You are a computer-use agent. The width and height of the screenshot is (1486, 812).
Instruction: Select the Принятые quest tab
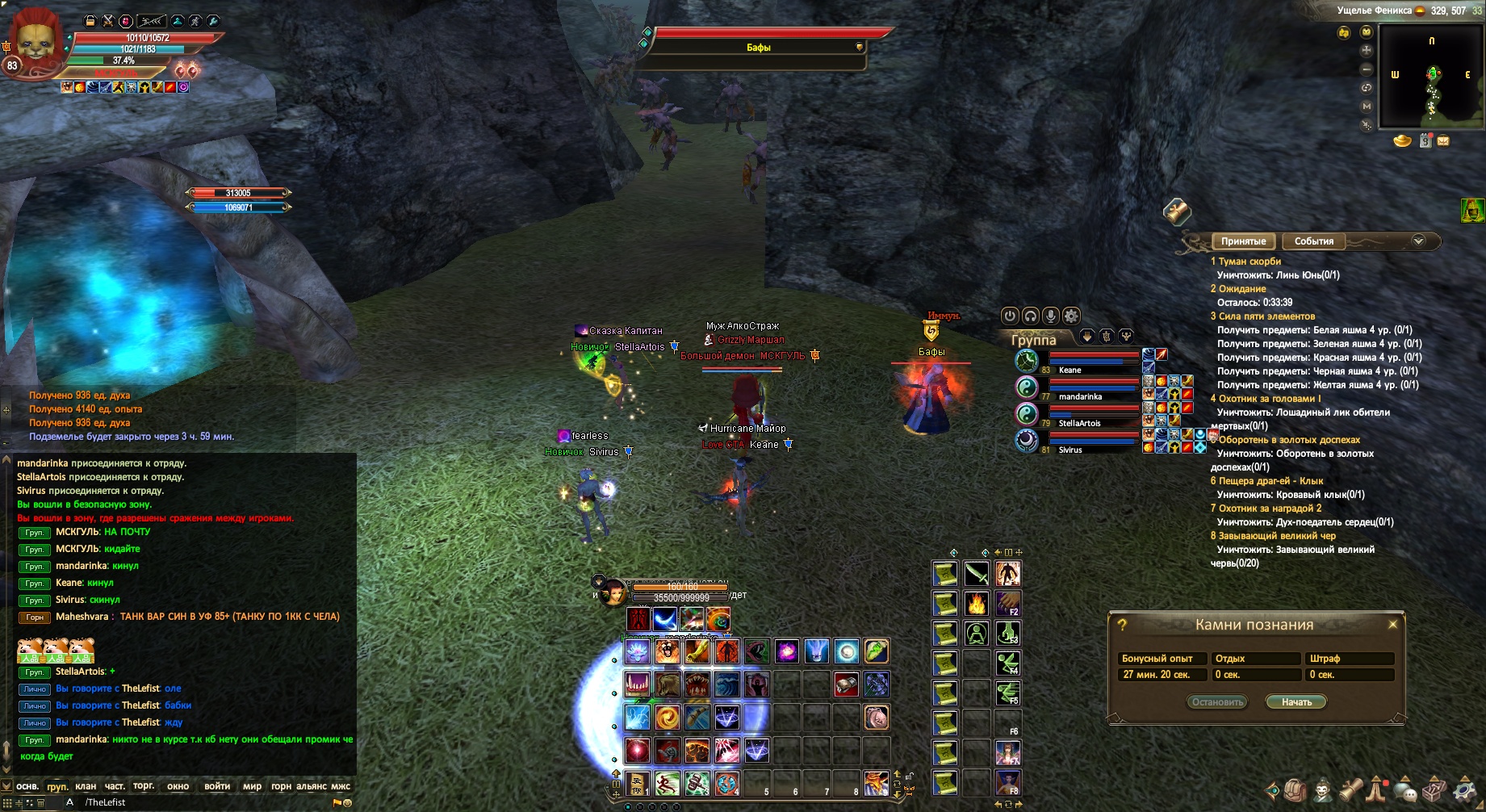click(1243, 241)
